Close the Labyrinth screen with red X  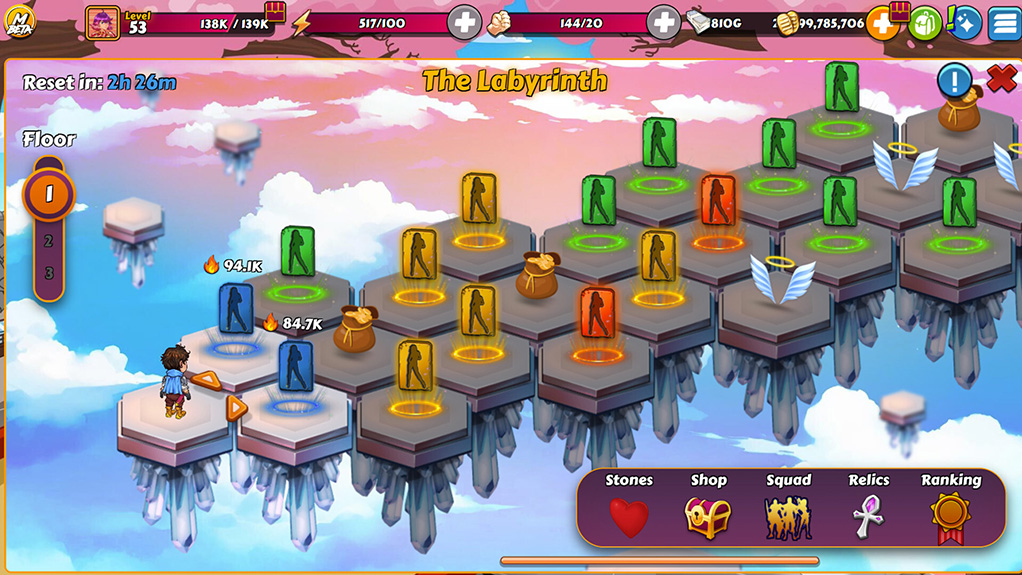1001,78
